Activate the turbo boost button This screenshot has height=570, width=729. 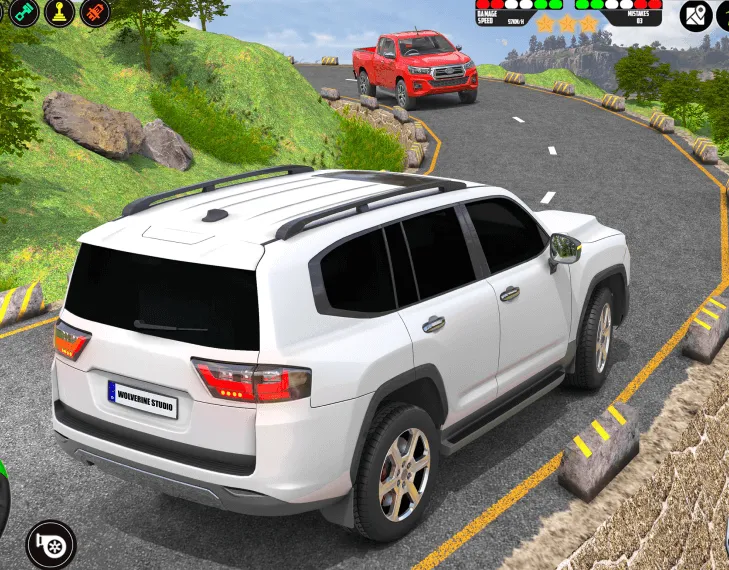click(x=50, y=544)
